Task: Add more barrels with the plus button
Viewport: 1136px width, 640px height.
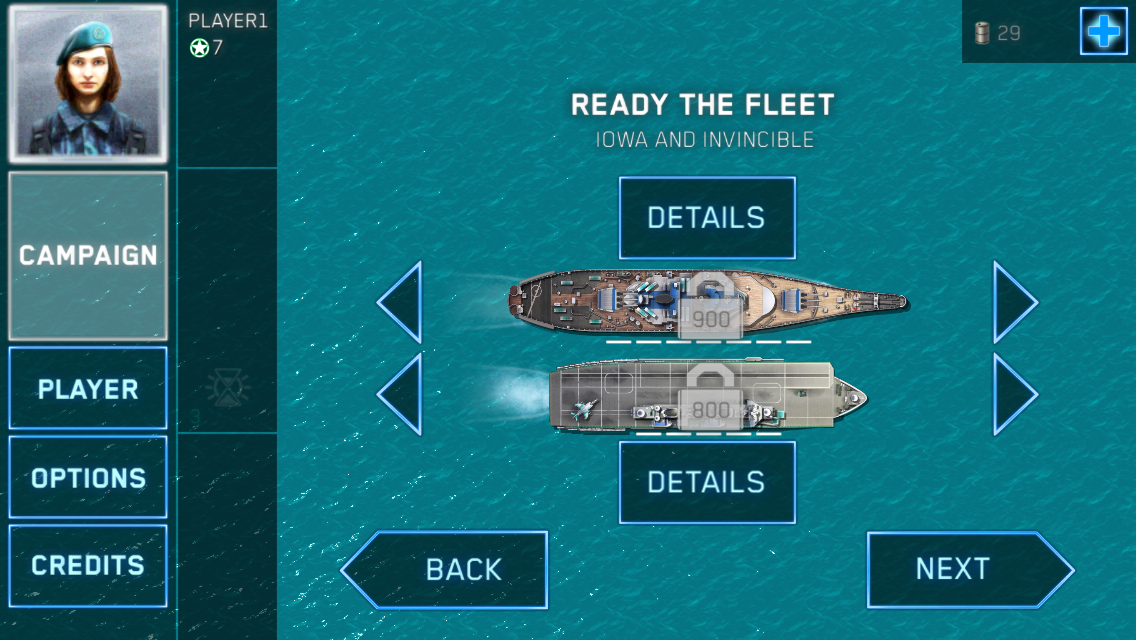Action: point(1103,32)
